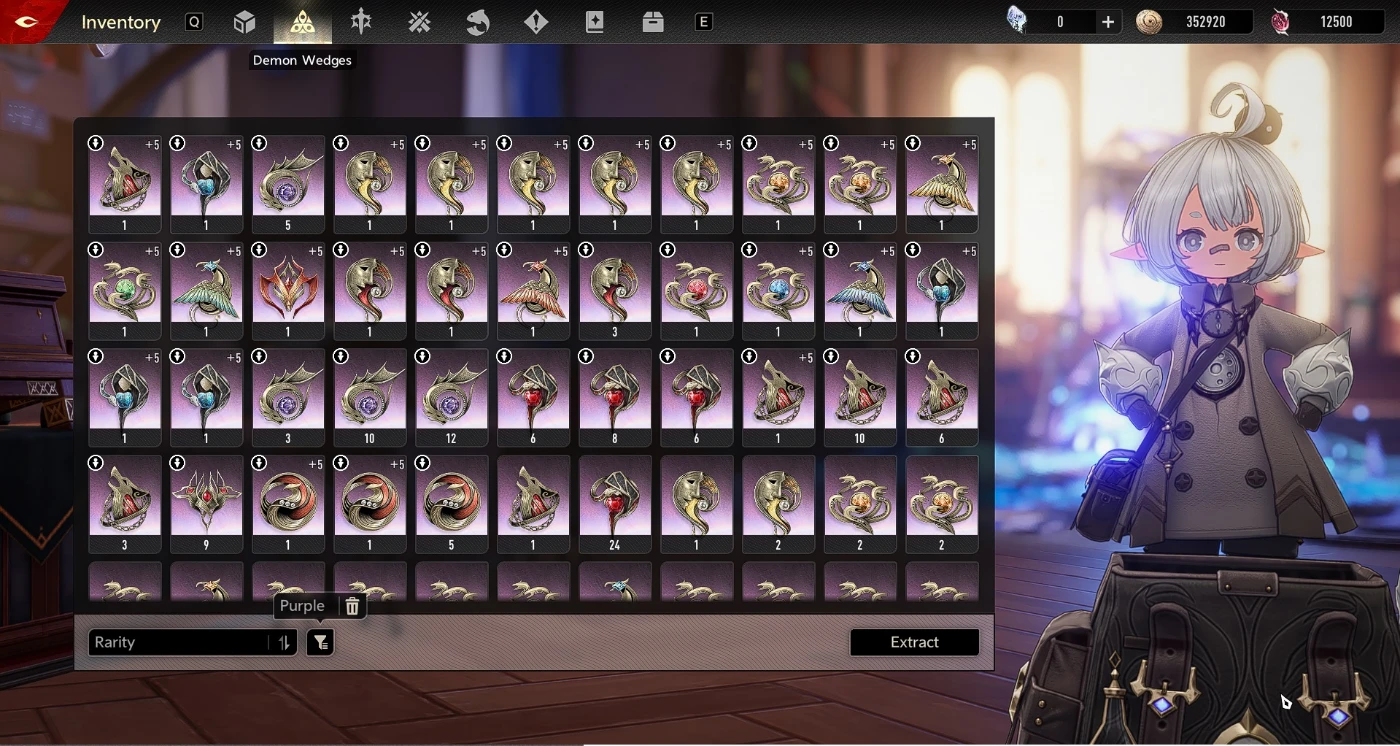Open the fish inventory tab

pos(478,22)
